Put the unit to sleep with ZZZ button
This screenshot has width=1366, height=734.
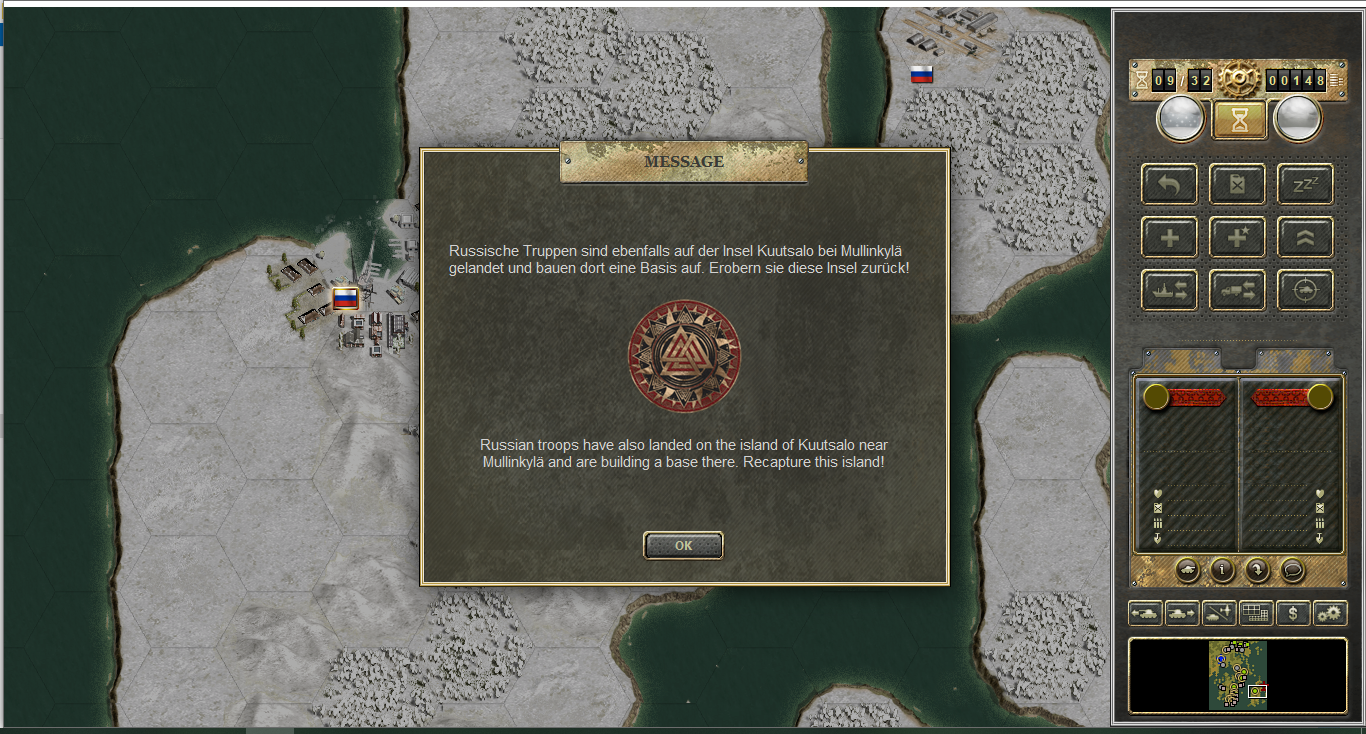[x=1305, y=184]
